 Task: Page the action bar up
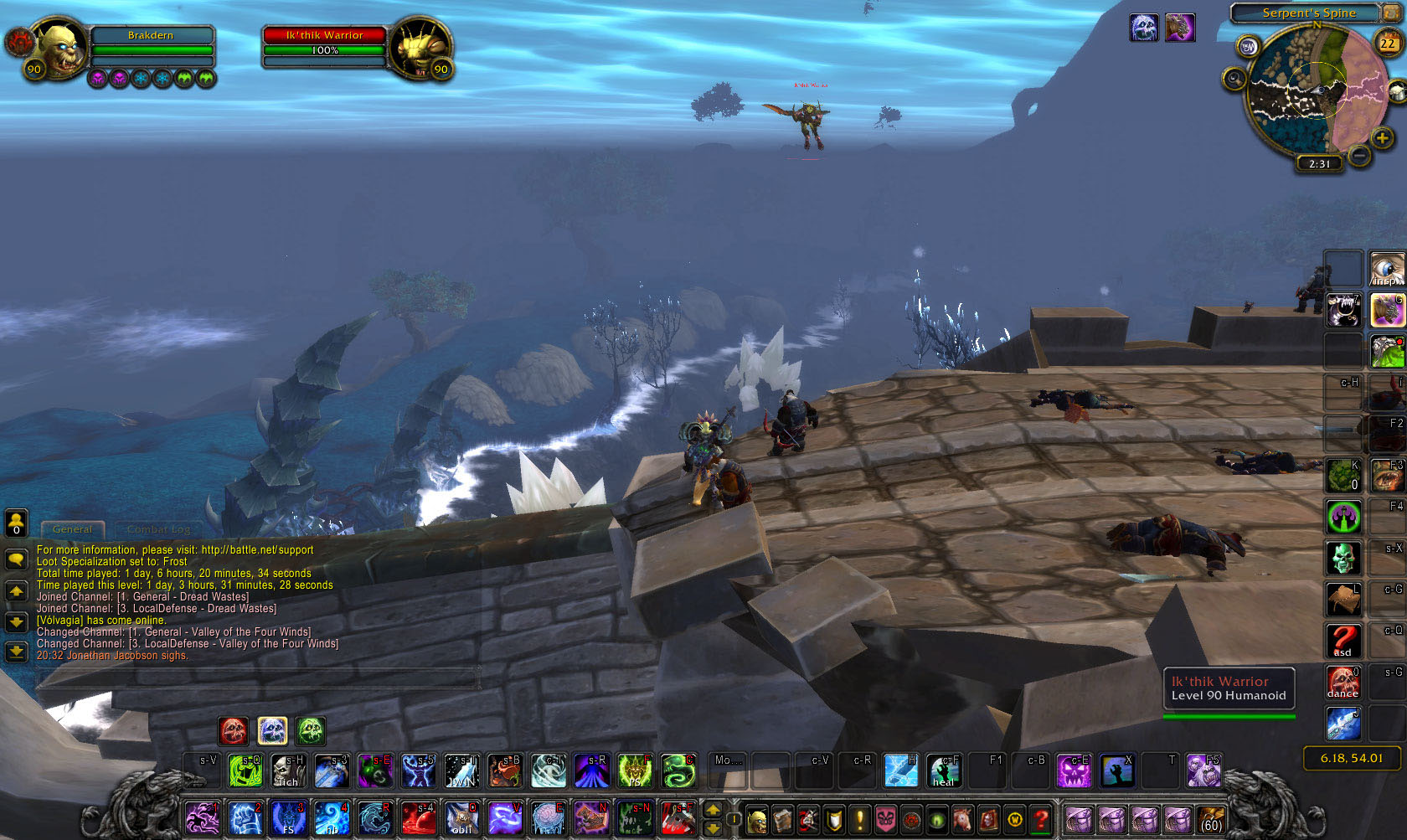pyautogui.click(x=713, y=810)
